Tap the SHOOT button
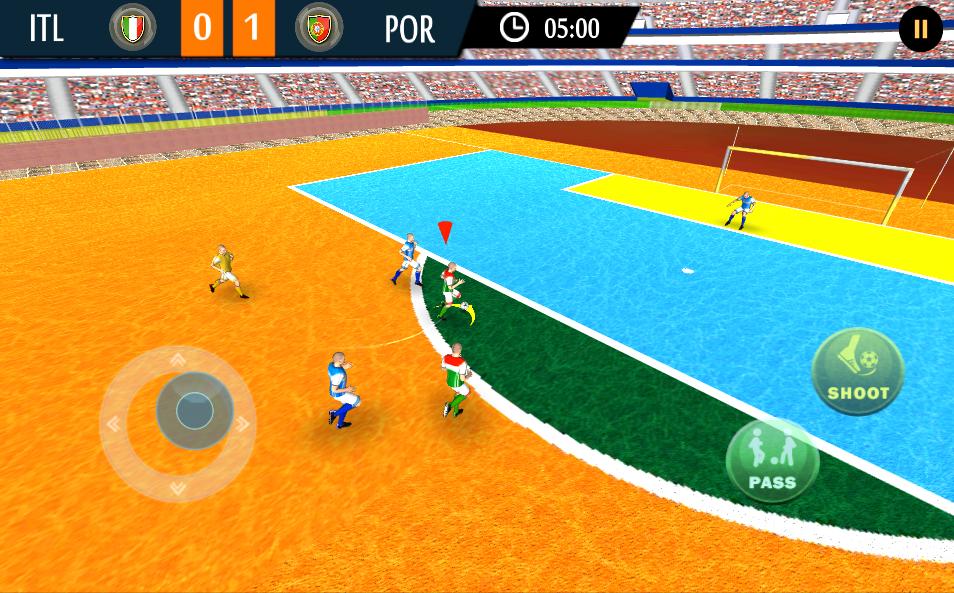954x593 pixels. (x=858, y=371)
